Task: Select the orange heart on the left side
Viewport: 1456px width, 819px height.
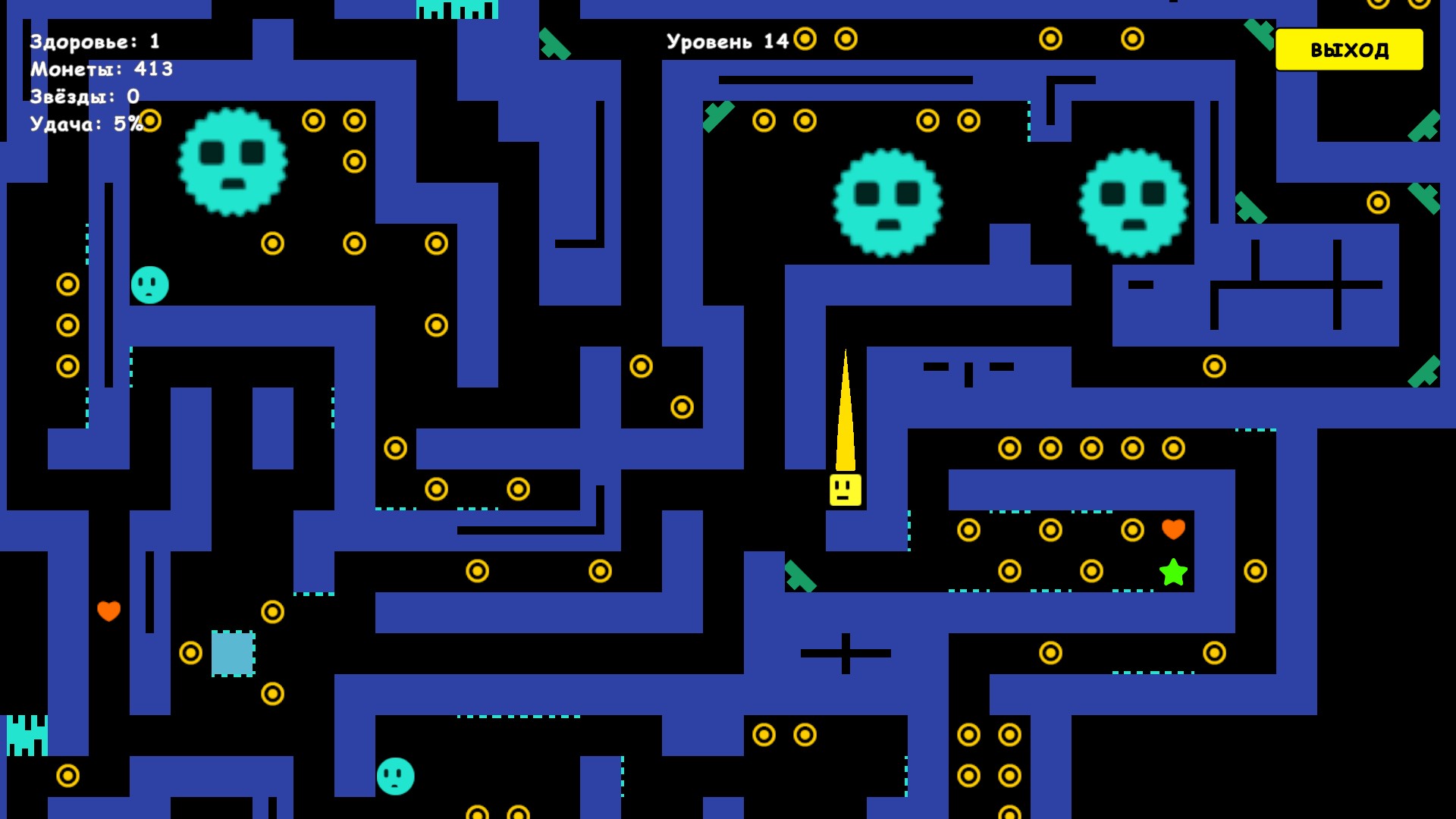Action: [110, 610]
